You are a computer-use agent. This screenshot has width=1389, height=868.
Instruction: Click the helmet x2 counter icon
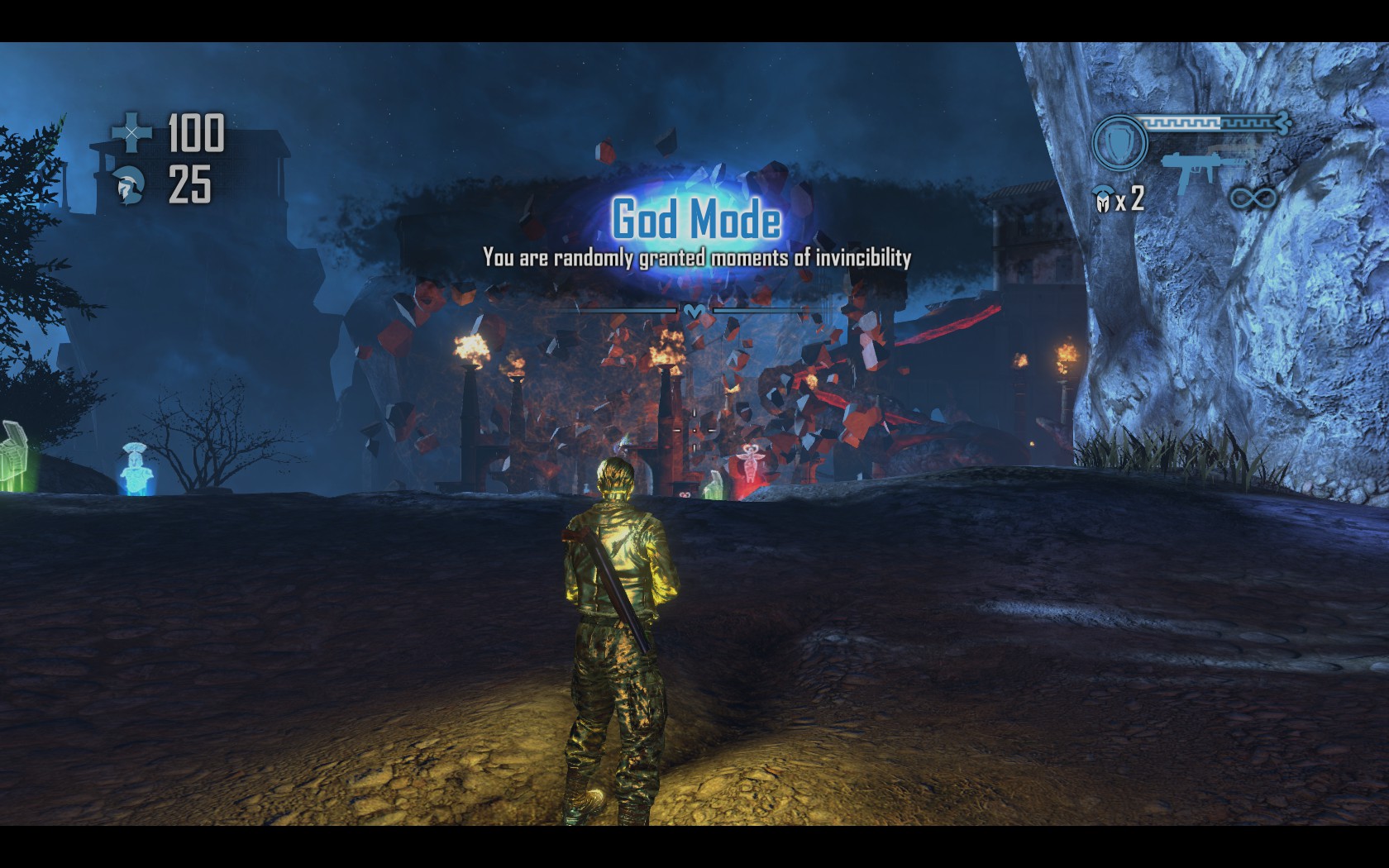click(1102, 200)
